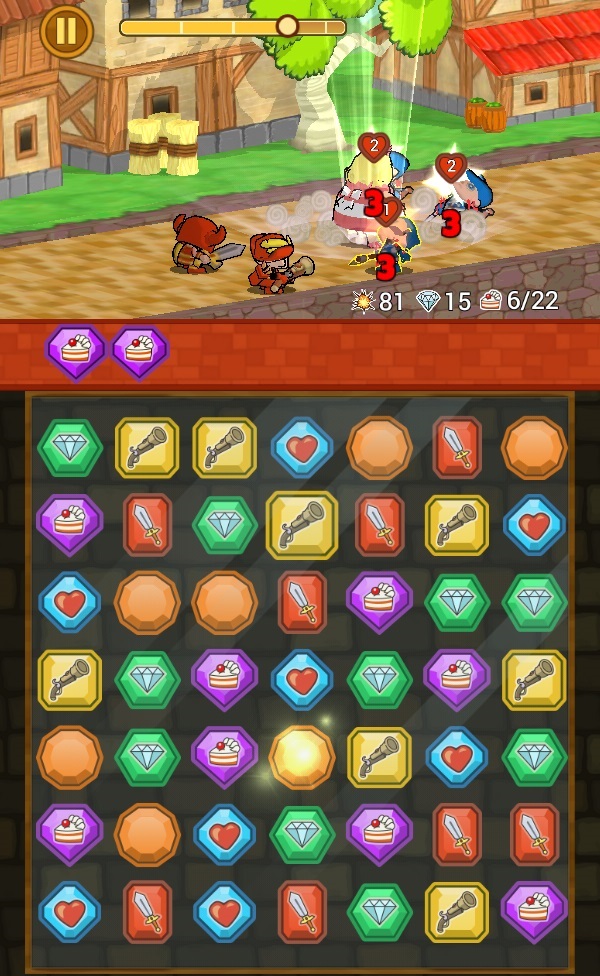
Task: Pause the game with the round pause button
Action: [66, 31]
